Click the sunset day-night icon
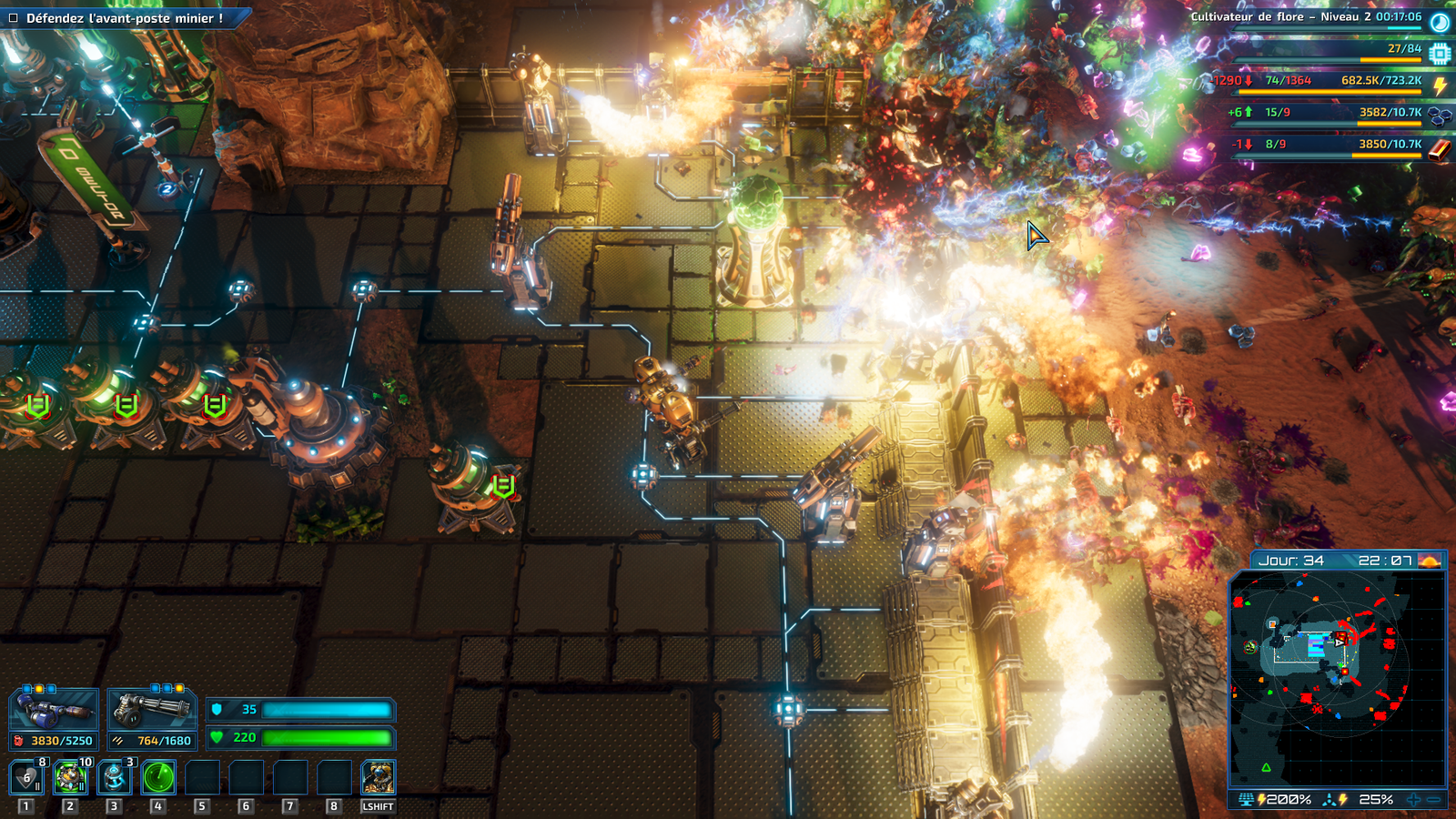Image resolution: width=1456 pixels, height=819 pixels. click(x=1430, y=561)
